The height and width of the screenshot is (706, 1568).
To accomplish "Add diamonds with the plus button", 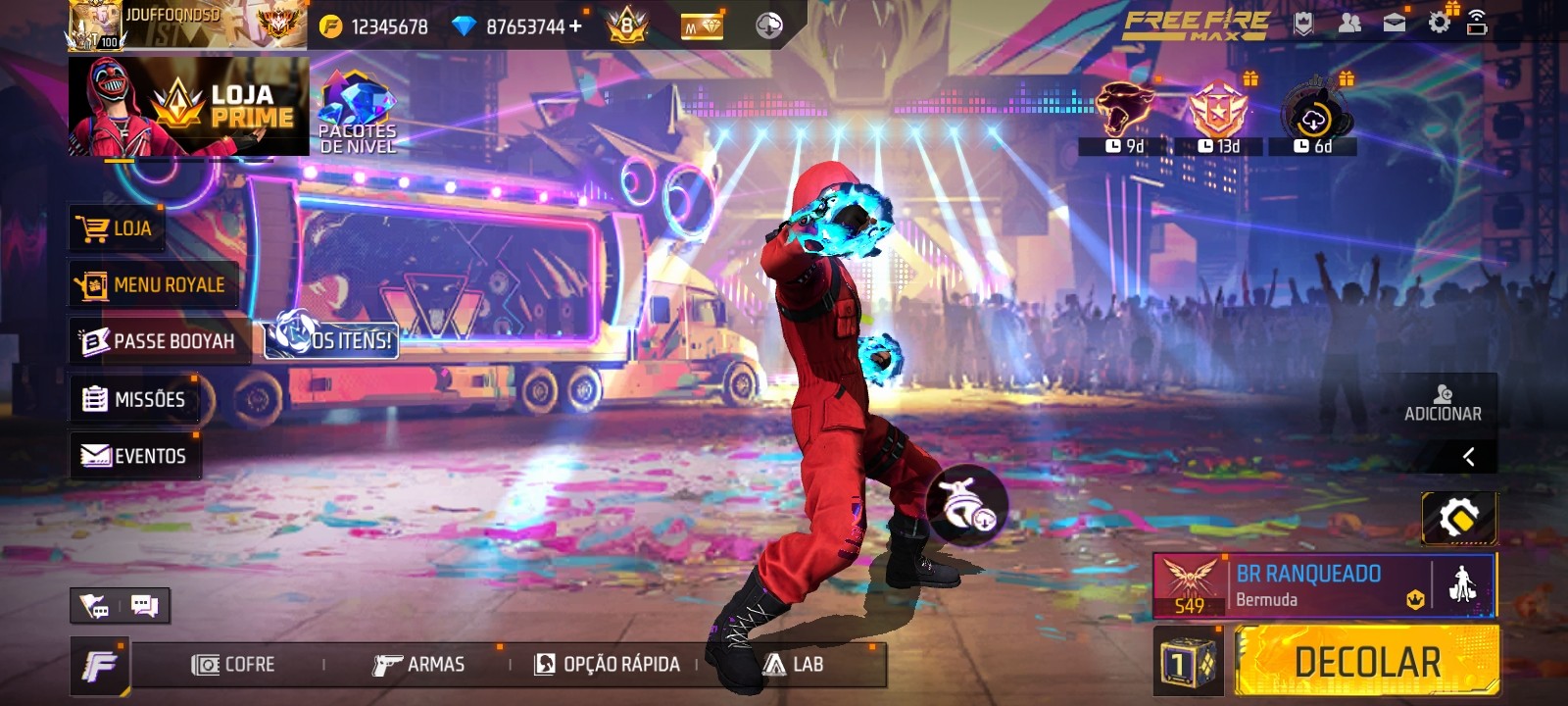I will click(x=575, y=25).
